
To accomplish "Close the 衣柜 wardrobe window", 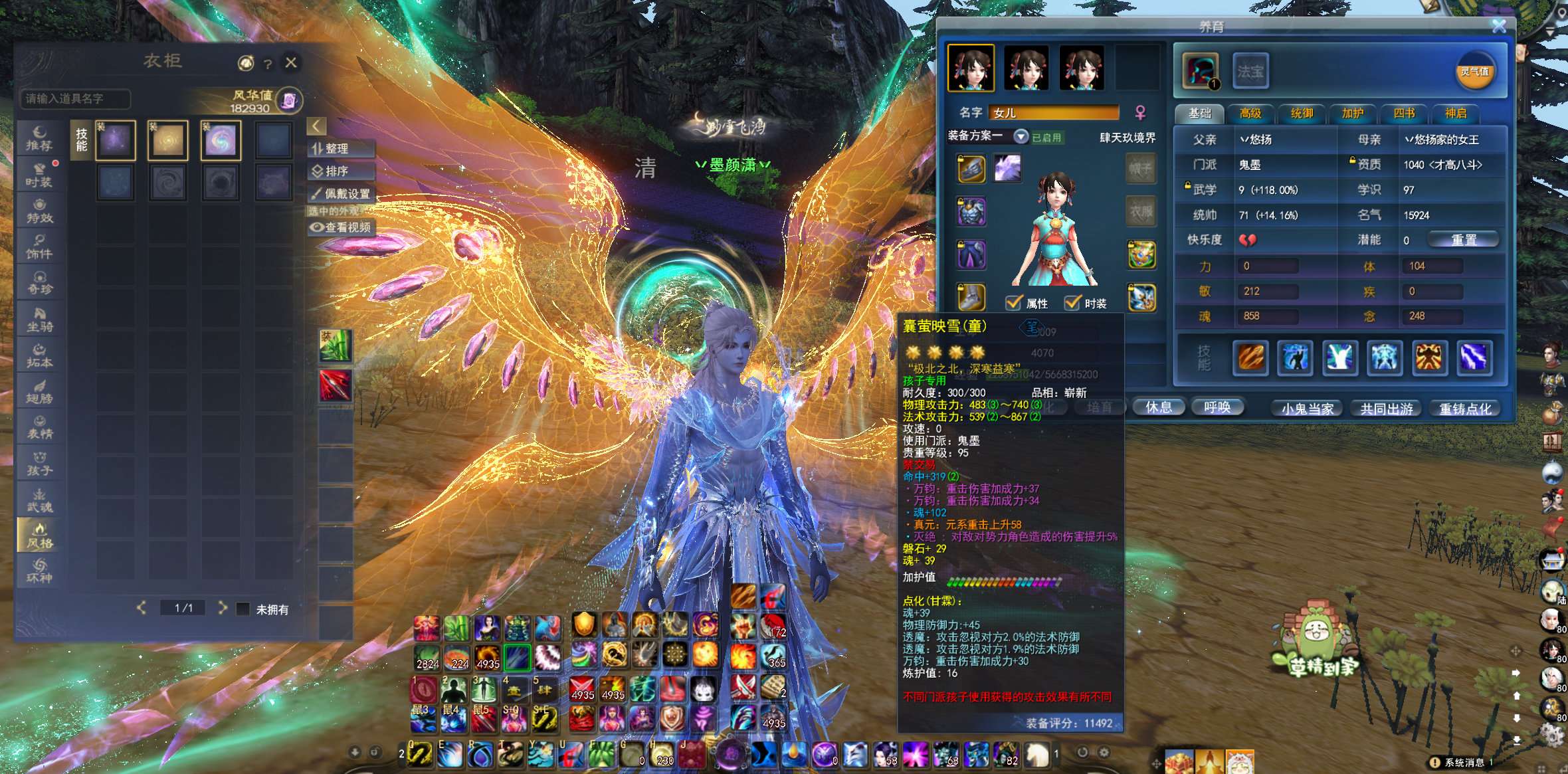I will coord(291,62).
